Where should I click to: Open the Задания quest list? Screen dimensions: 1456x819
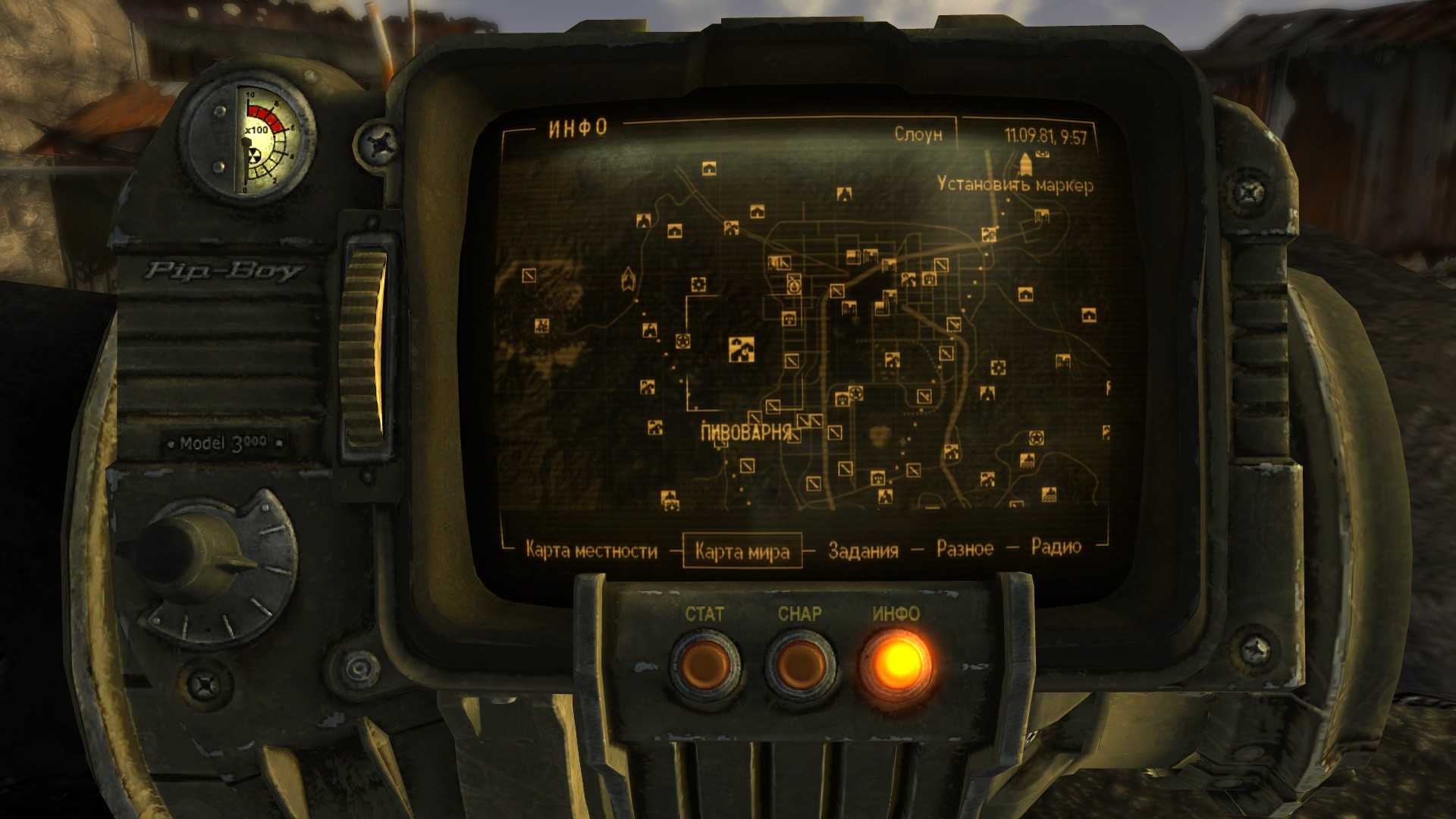[x=863, y=550]
